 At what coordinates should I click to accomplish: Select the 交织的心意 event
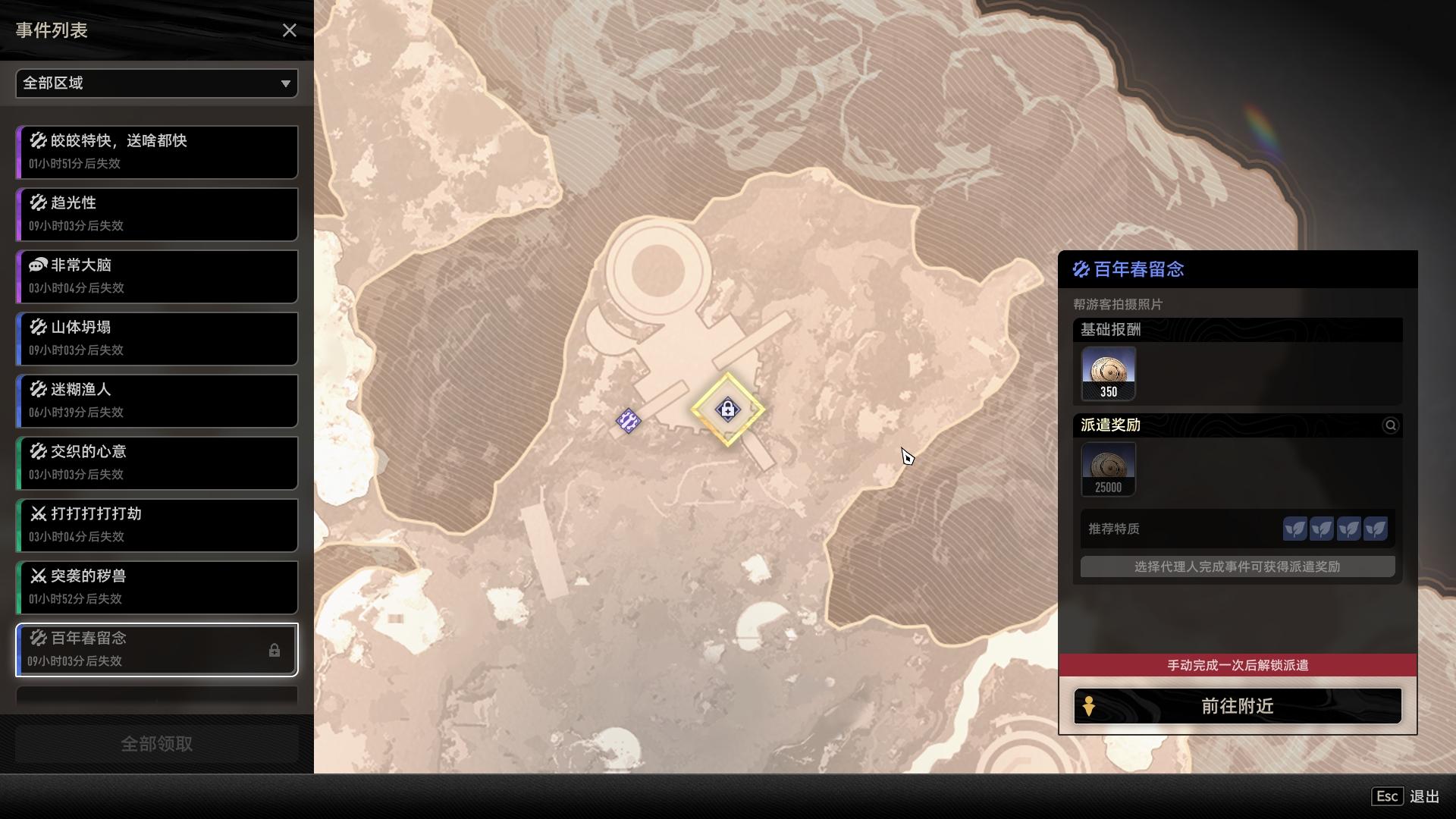(x=157, y=463)
